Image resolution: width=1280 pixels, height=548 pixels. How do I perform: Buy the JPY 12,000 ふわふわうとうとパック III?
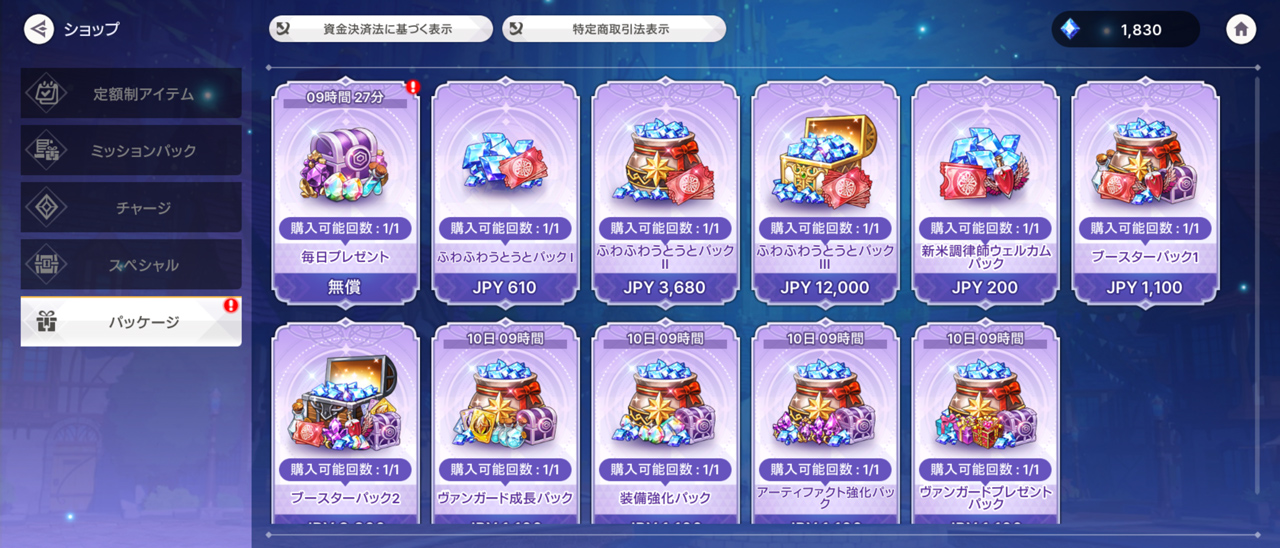[x=825, y=192]
